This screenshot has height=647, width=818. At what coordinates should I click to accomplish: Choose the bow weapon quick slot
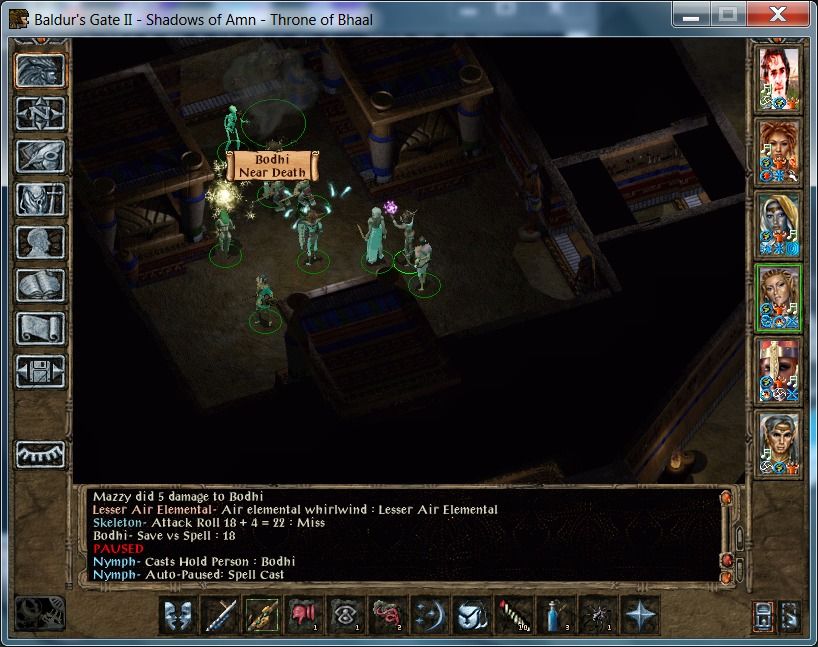coord(263,616)
